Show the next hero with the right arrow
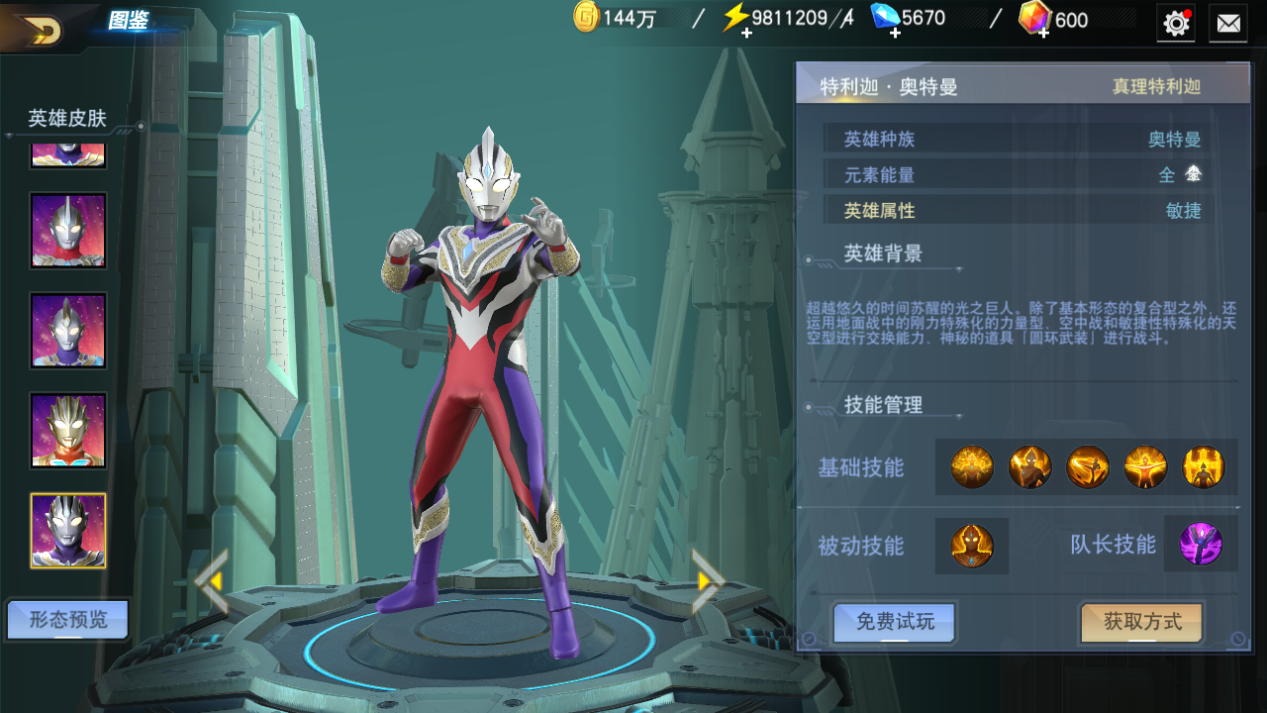1267x713 pixels. (707, 579)
